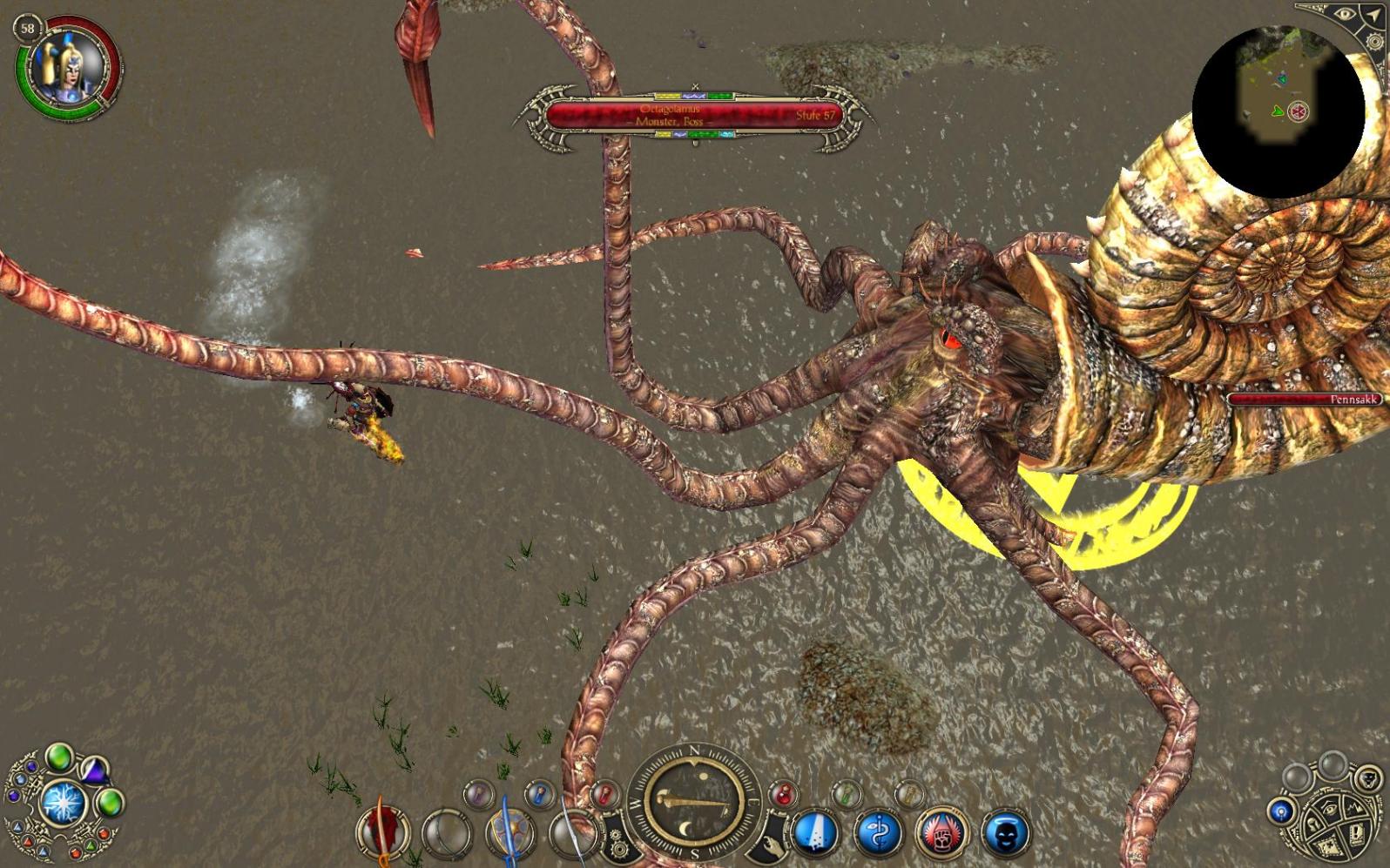Toggle the eye icon above the minimap
1390x868 pixels.
(1346, 15)
